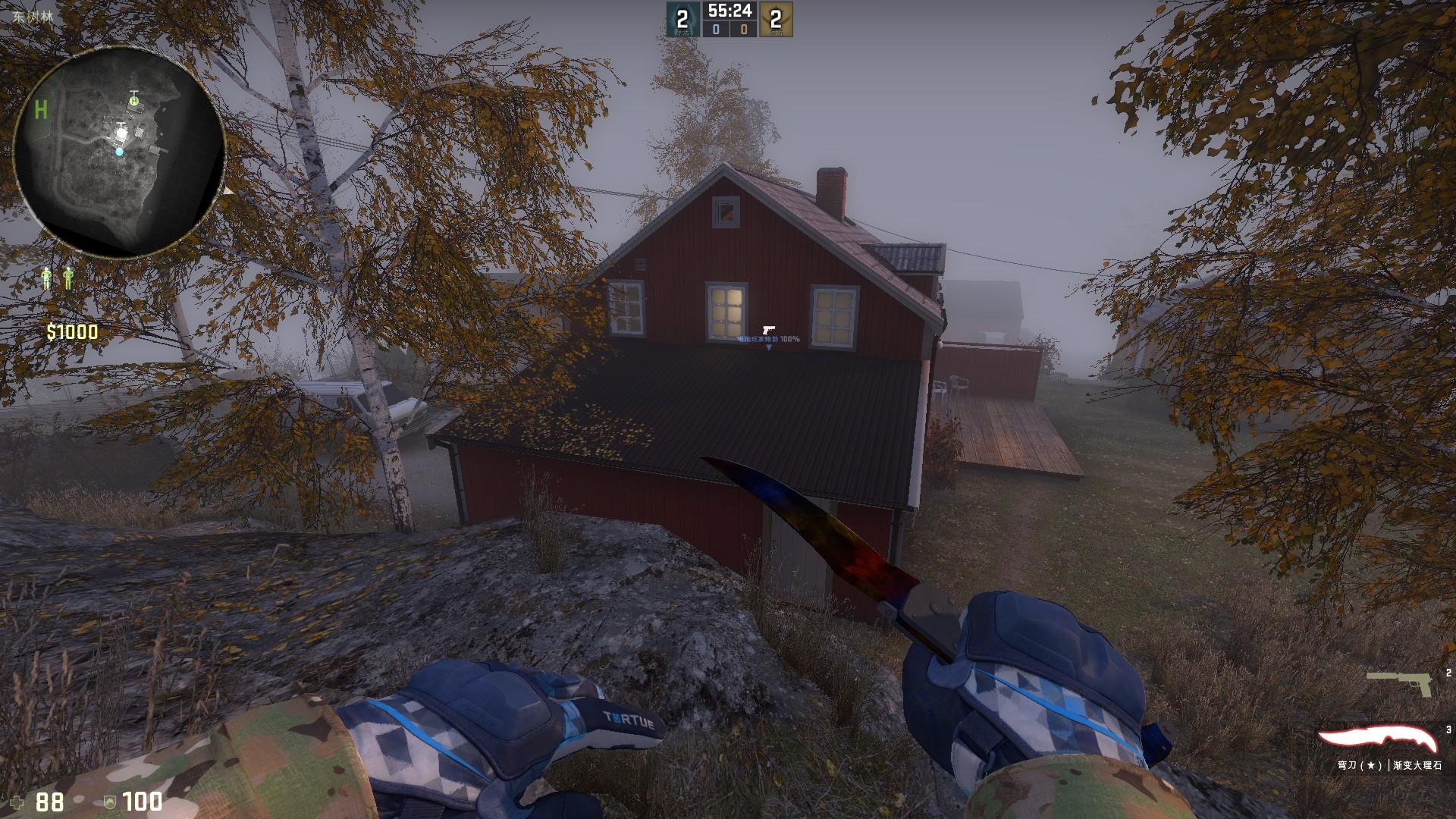Click the green H marker beside the radar
Screen dimensions: 1456x819
point(41,111)
